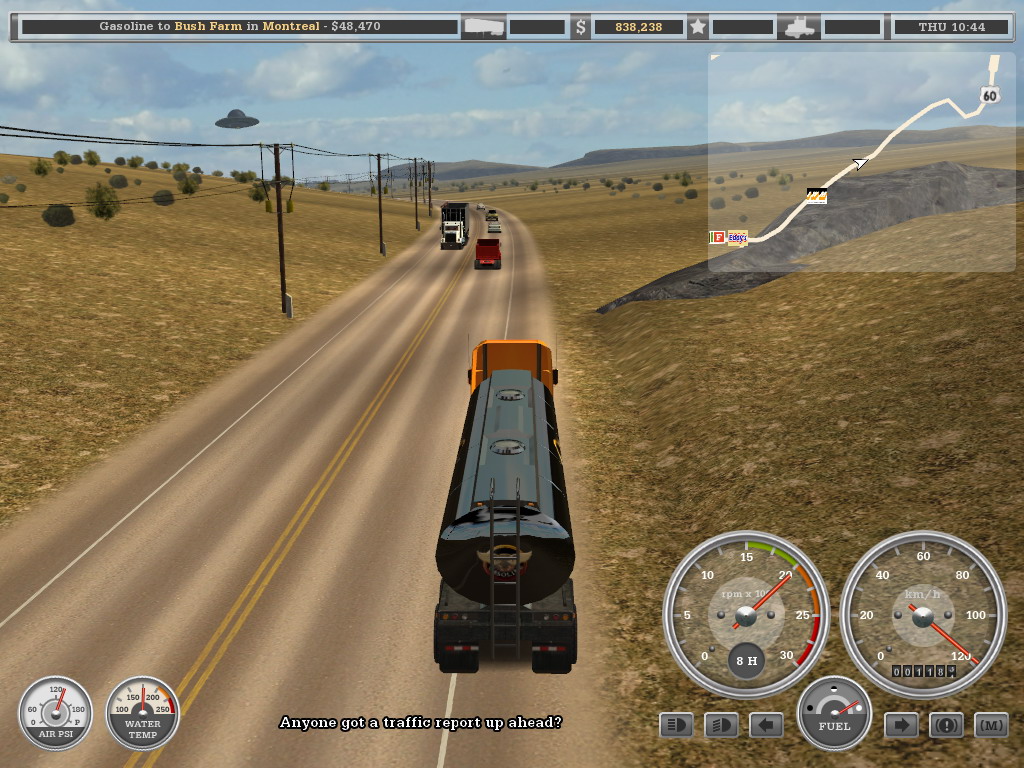Click the Eddy's marker on the minimap

738,238
